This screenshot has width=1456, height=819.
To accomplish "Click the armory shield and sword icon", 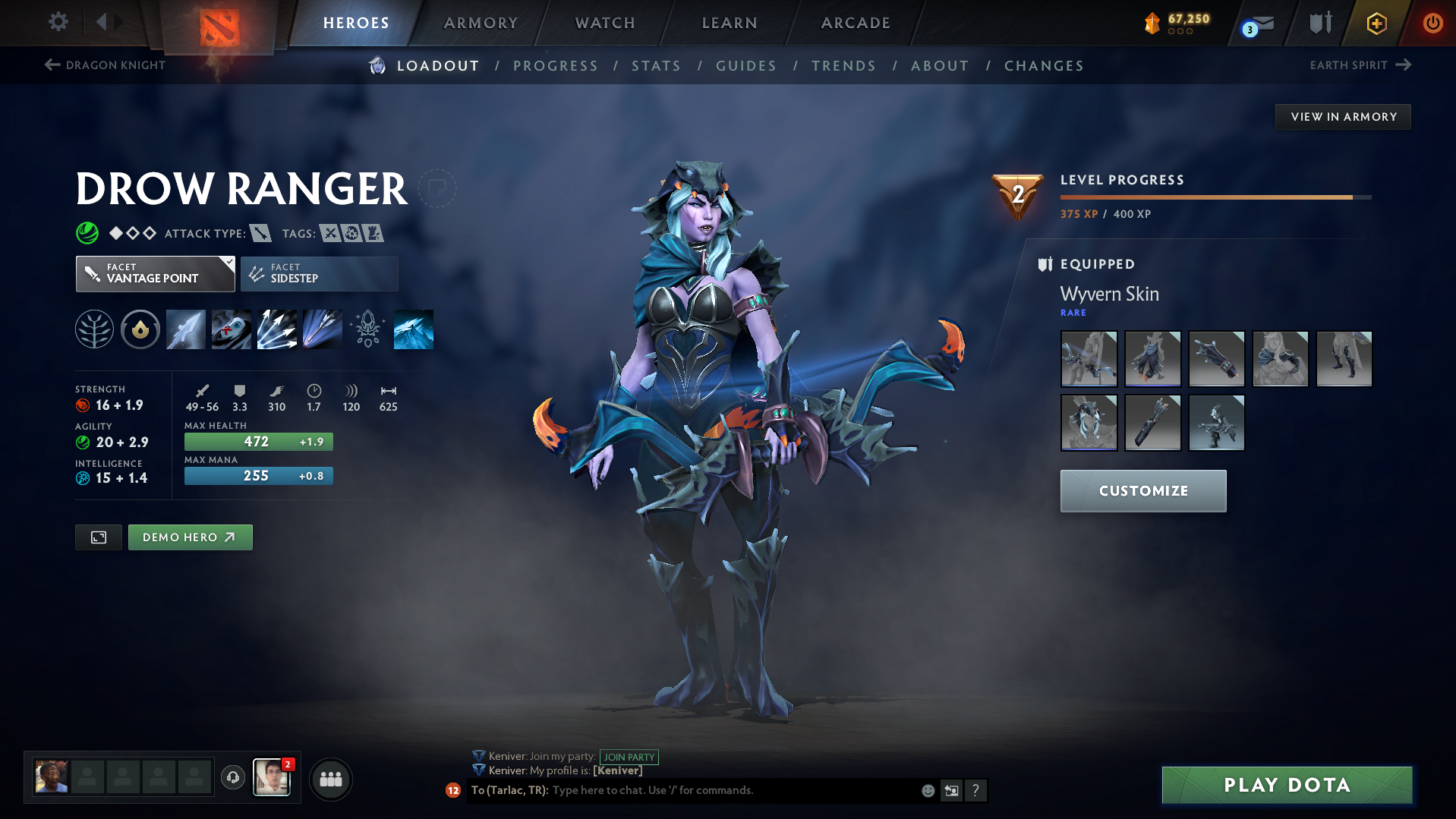I will 1319,23.
